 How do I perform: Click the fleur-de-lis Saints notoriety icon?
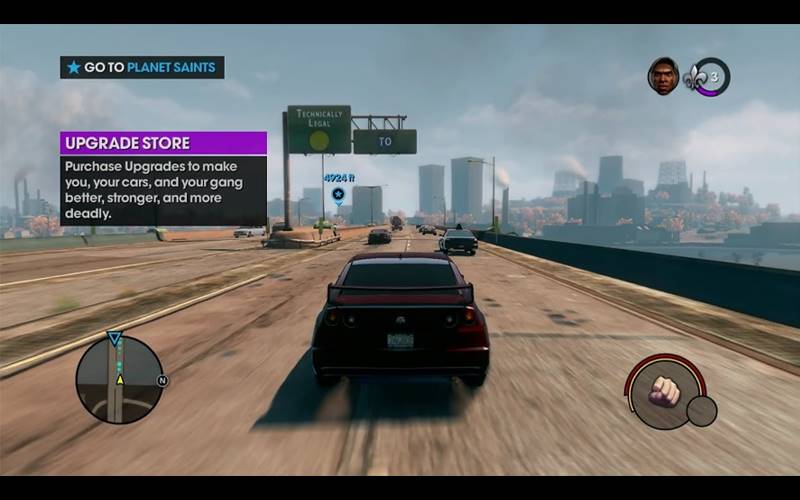697,78
